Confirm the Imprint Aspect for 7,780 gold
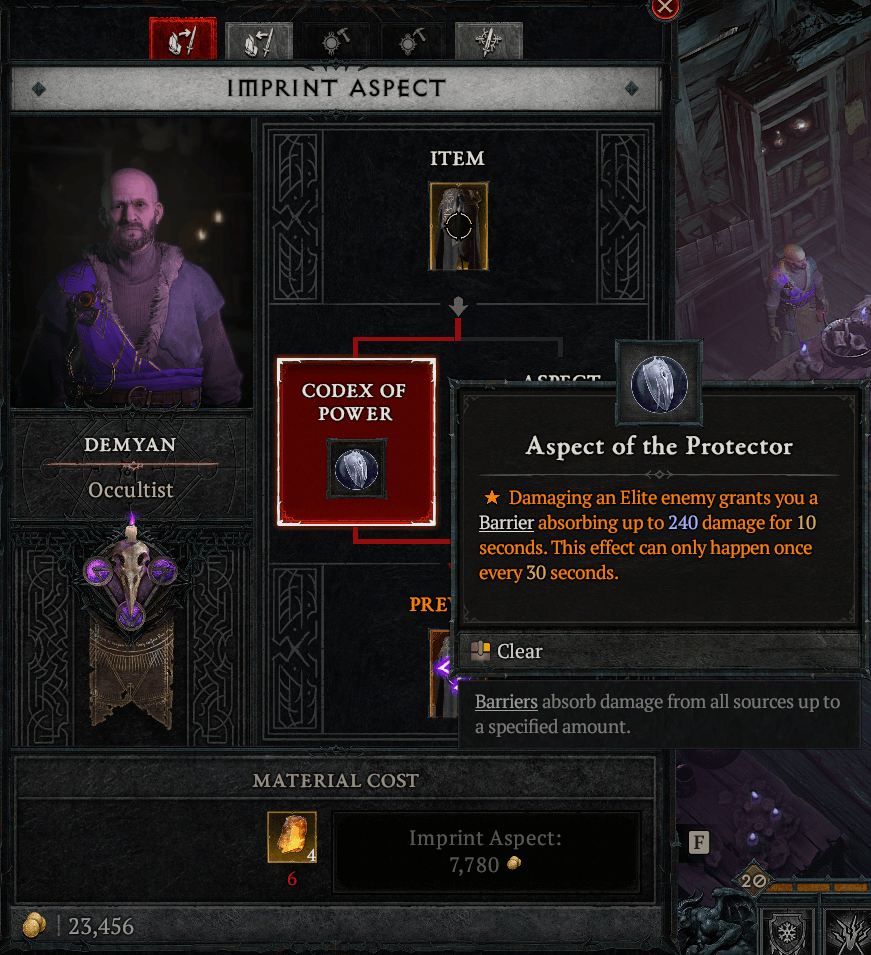 coord(486,851)
